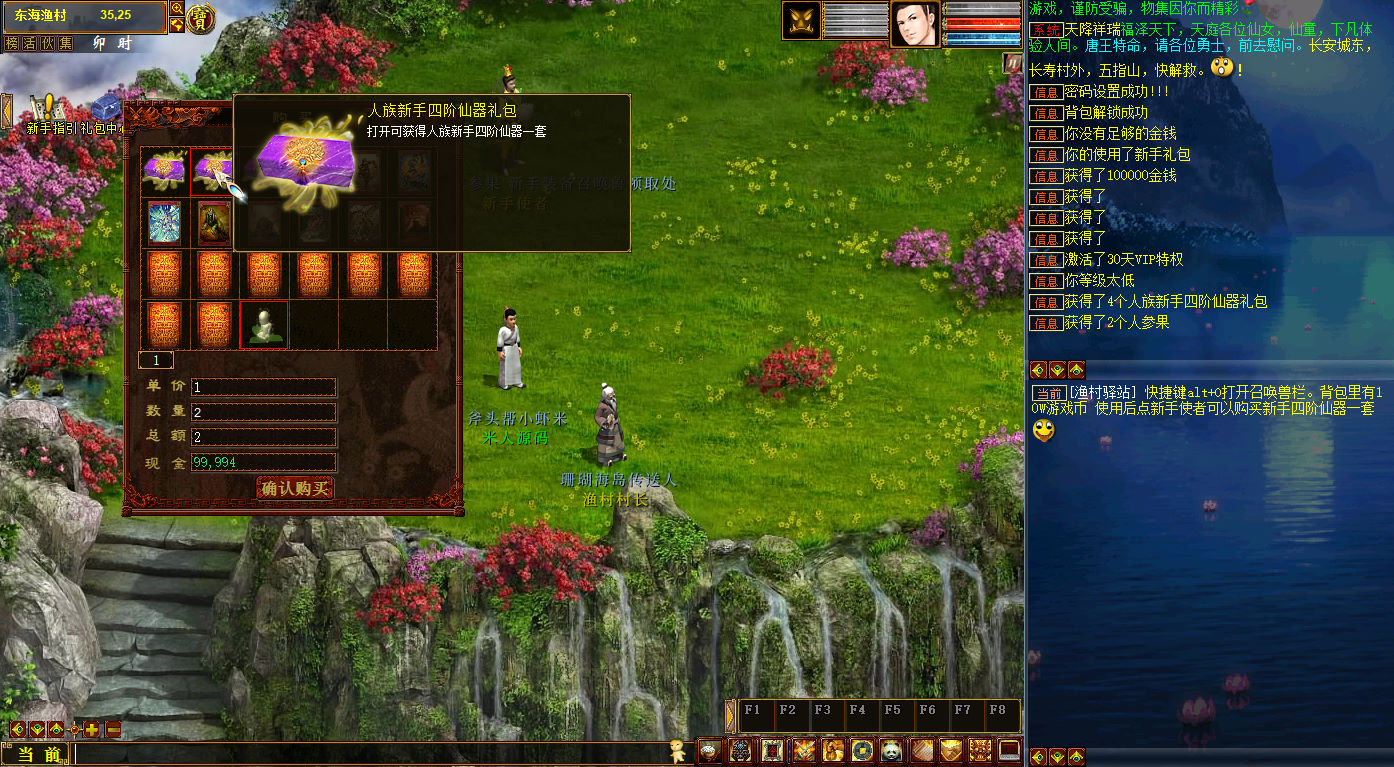1394x767 pixels.
Task: Click the 榜 ranking button under minimap
Action: click(x=12, y=43)
